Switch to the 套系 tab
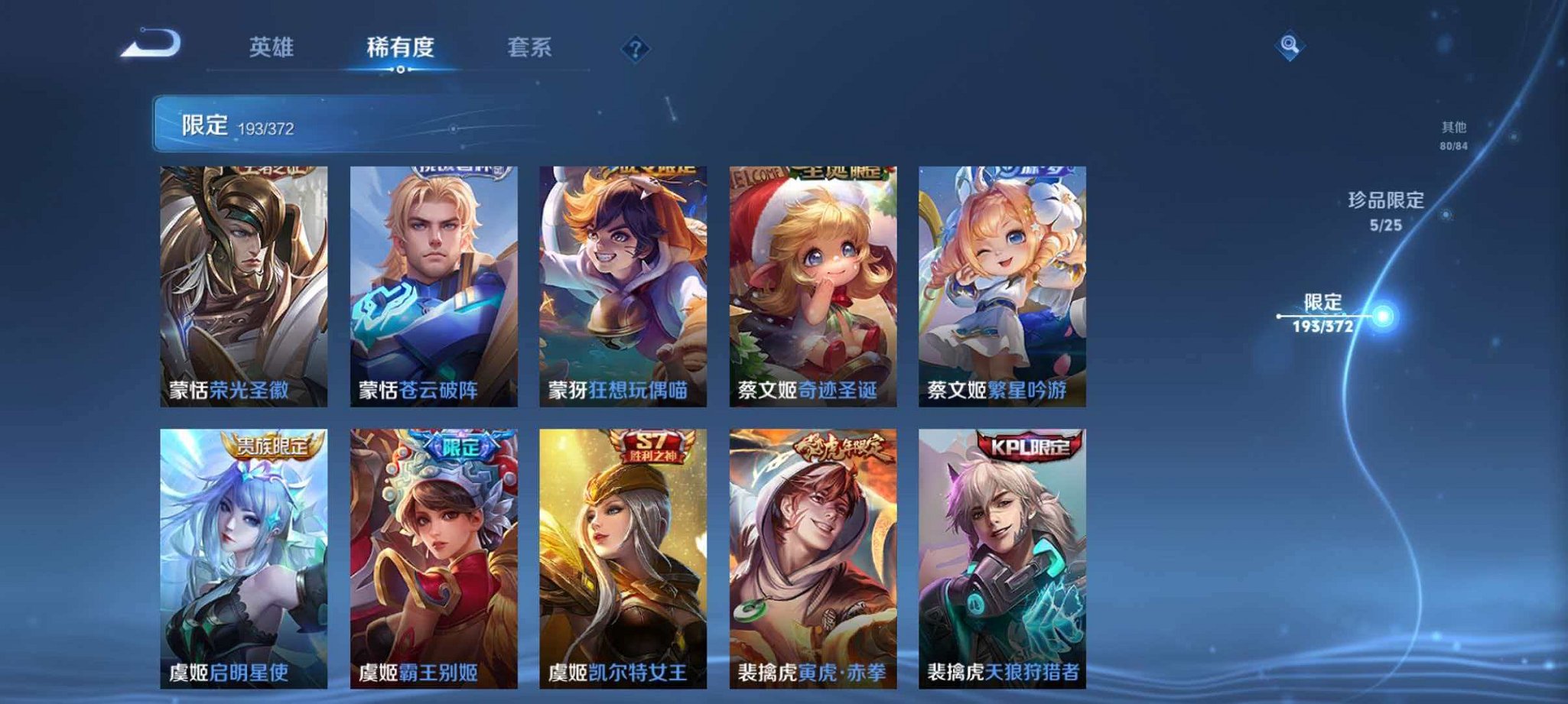 coord(532,47)
